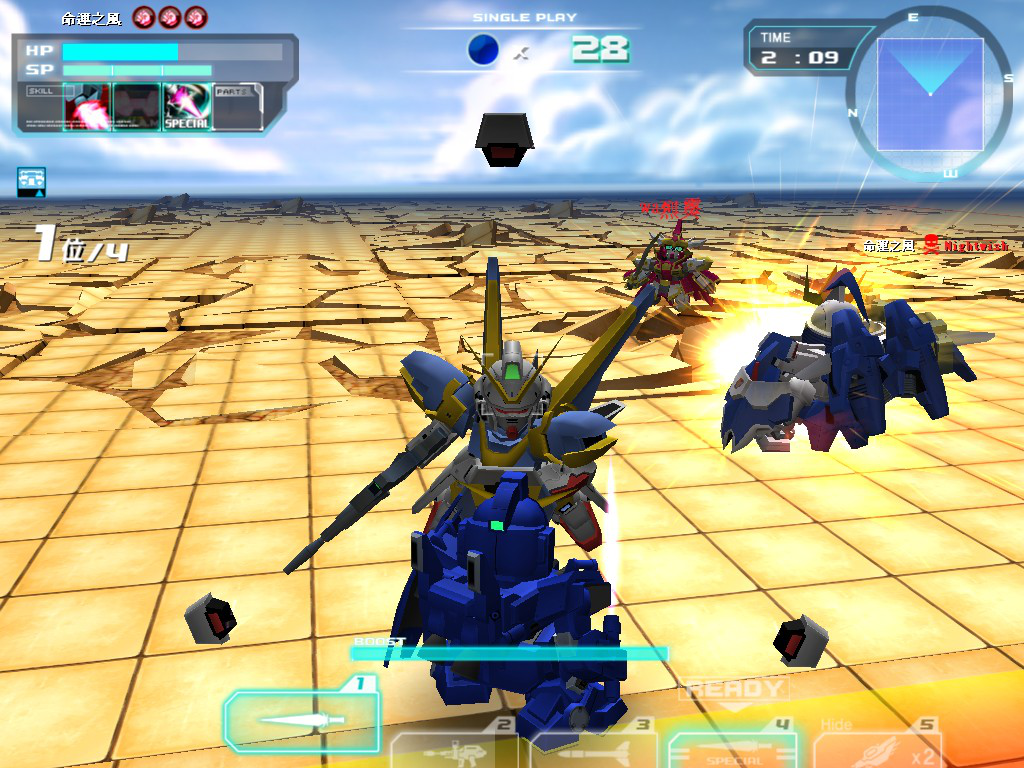Viewport: 1024px width, 768px height.
Task: Open the empty PARTS slot
Action: coord(238,106)
